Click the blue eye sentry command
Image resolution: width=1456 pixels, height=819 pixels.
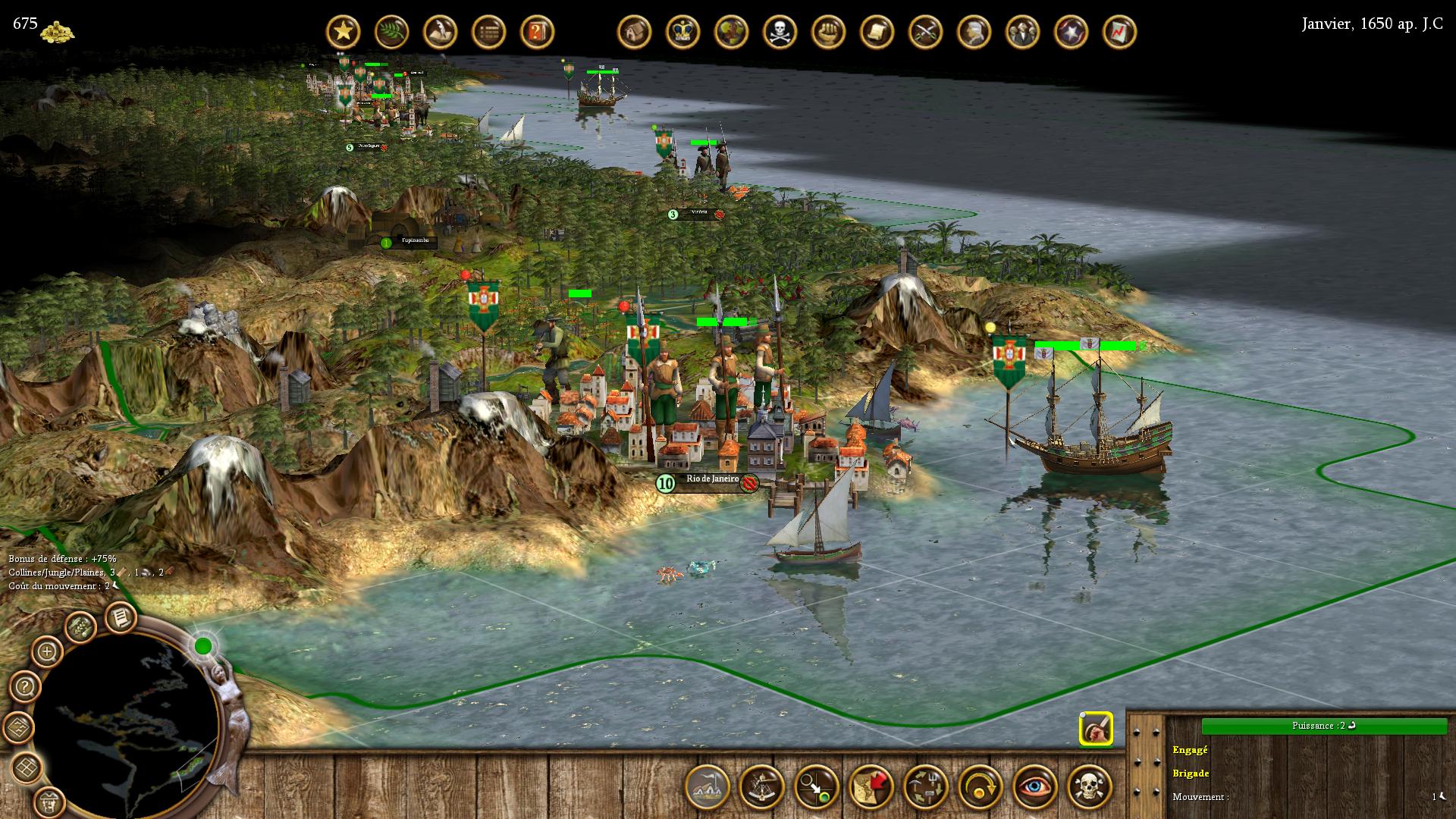[1035, 786]
